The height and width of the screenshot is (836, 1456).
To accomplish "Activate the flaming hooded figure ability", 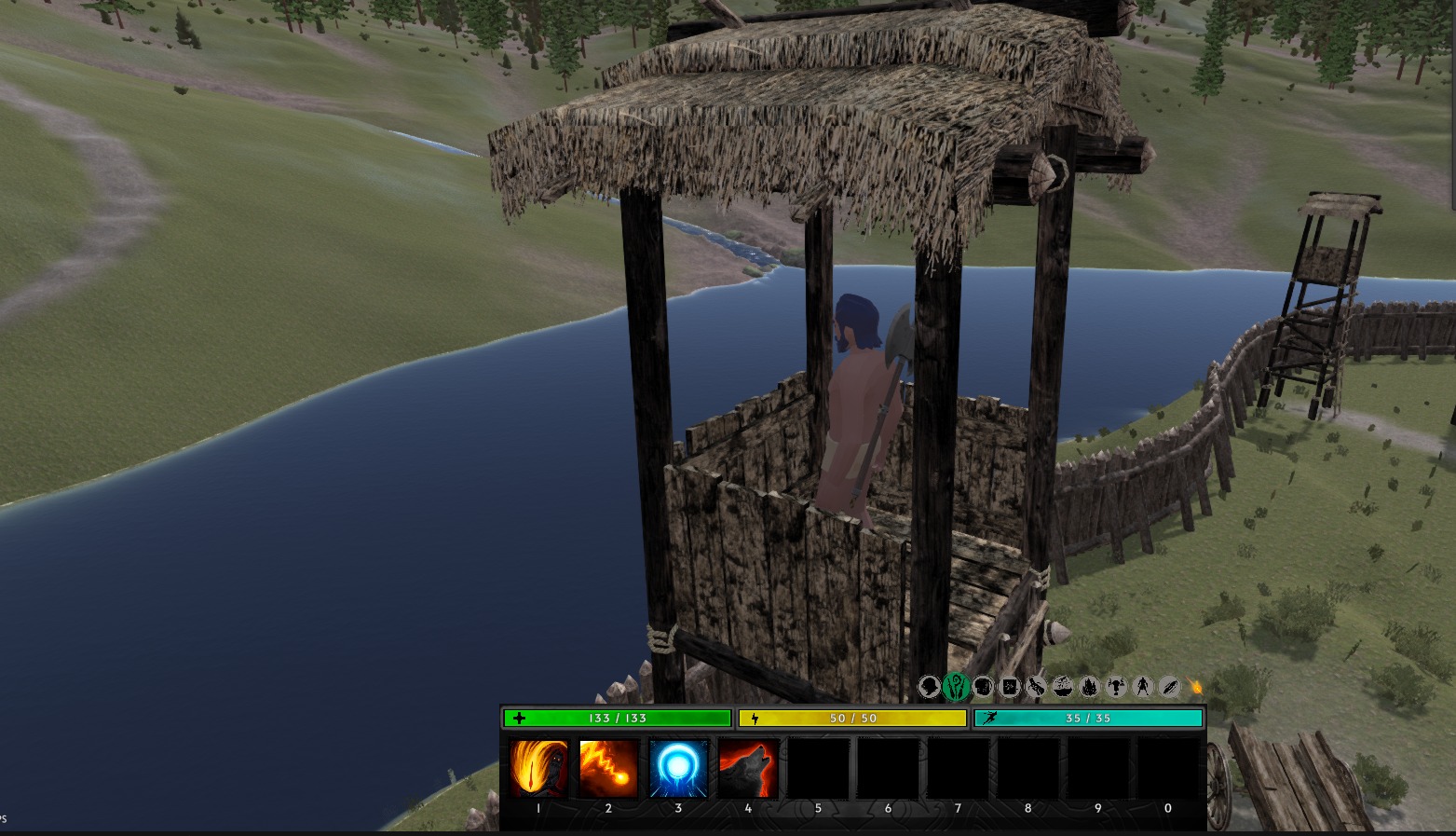I will click(538, 768).
